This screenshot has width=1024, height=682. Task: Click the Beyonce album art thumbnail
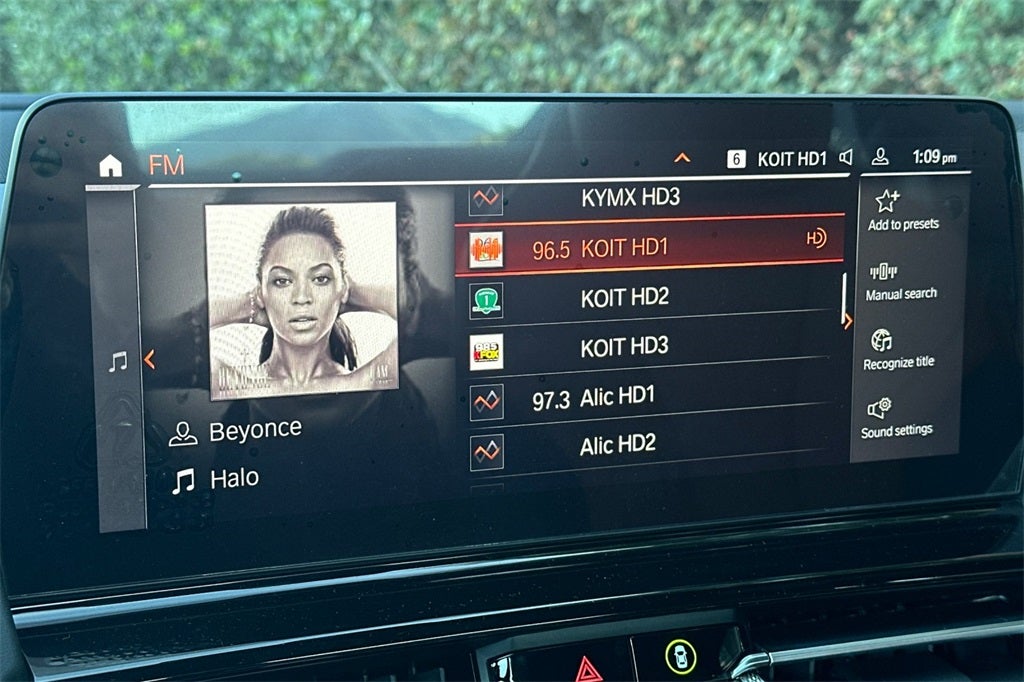pos(301,299)
